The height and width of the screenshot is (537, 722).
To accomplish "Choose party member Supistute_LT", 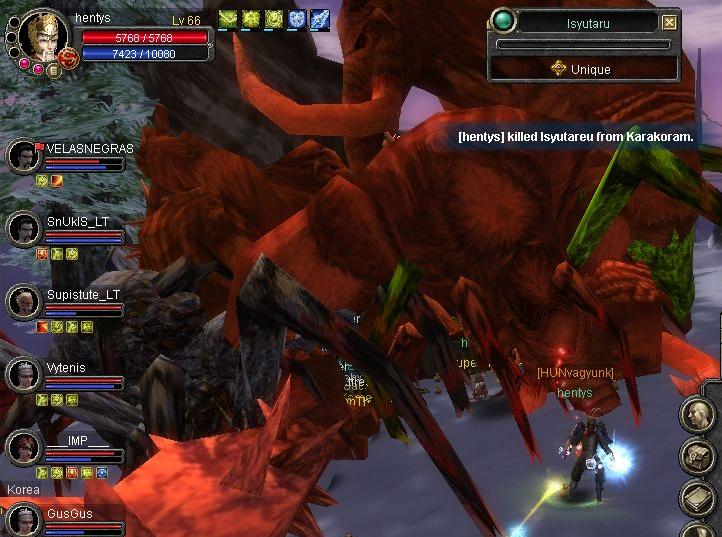I will point(23,301).
